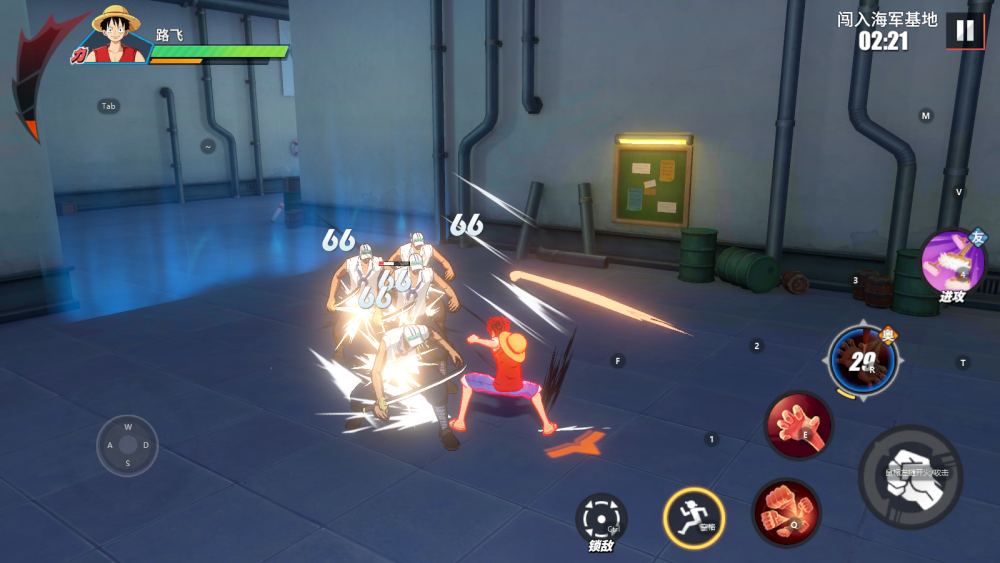Activate the yellow-ringed dodge dash button
The width and height of the screenshot is (1000, 563).
693,517
